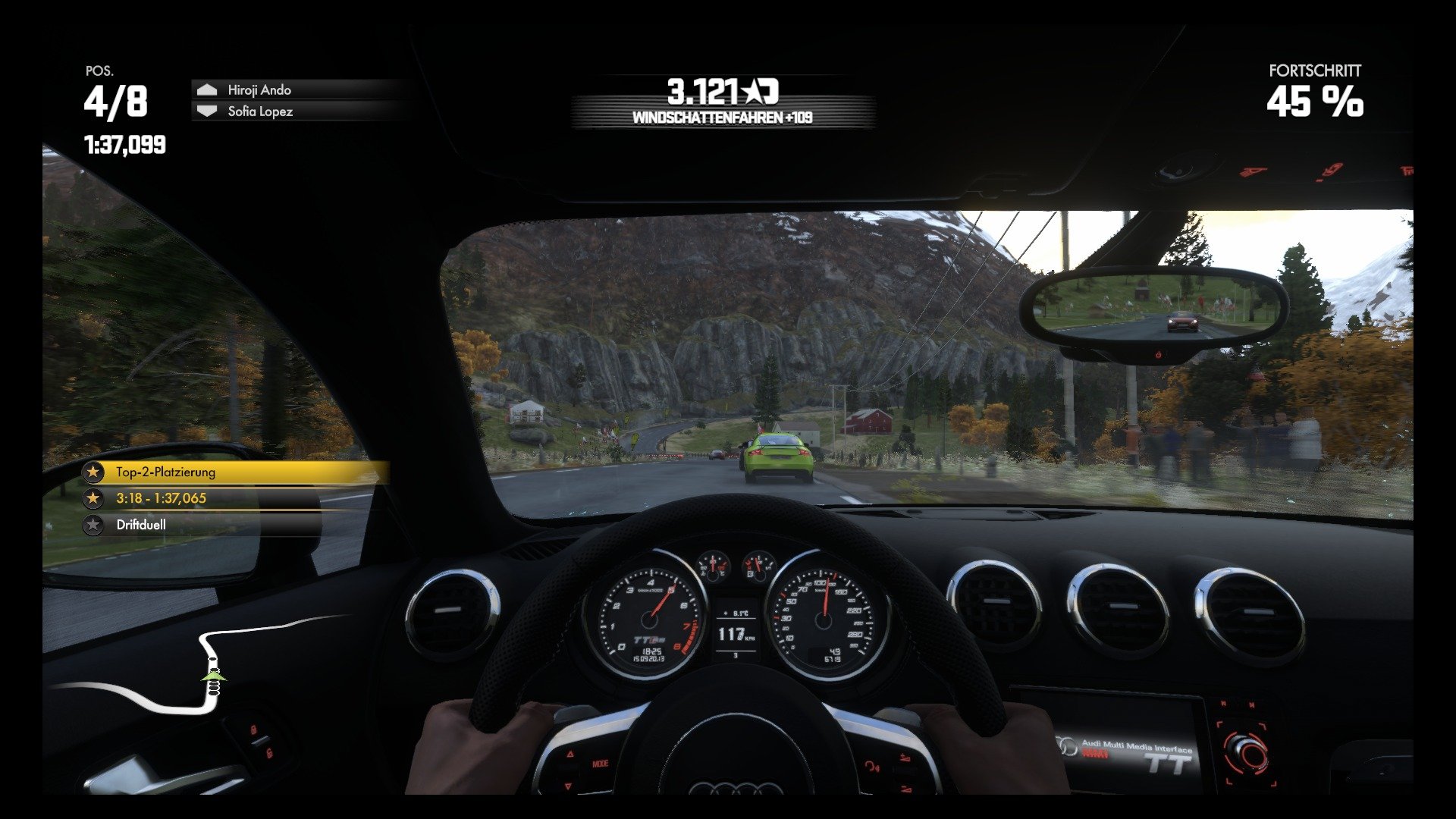Click the red up-arrow button on the wheel
This screenshot has height=819, width=1456.
click(570, 754)
